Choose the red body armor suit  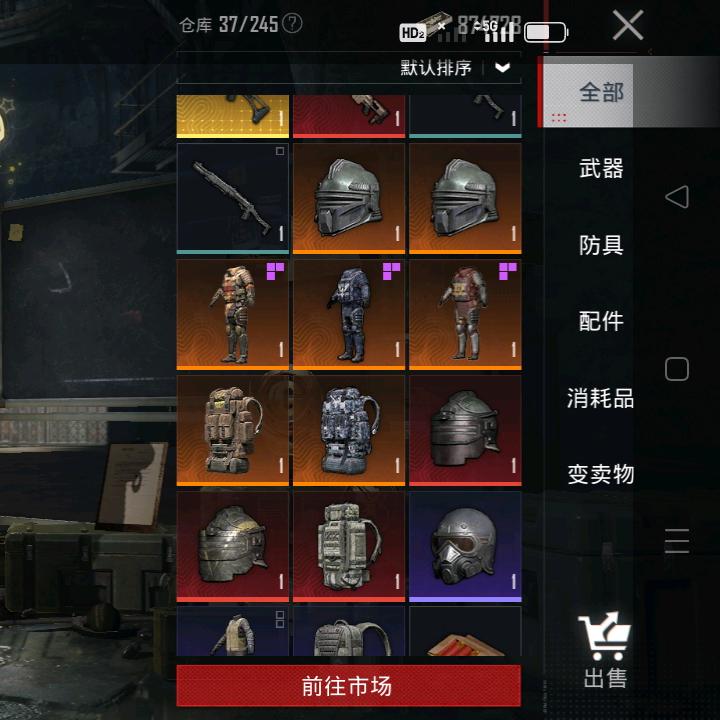(465, 313)
